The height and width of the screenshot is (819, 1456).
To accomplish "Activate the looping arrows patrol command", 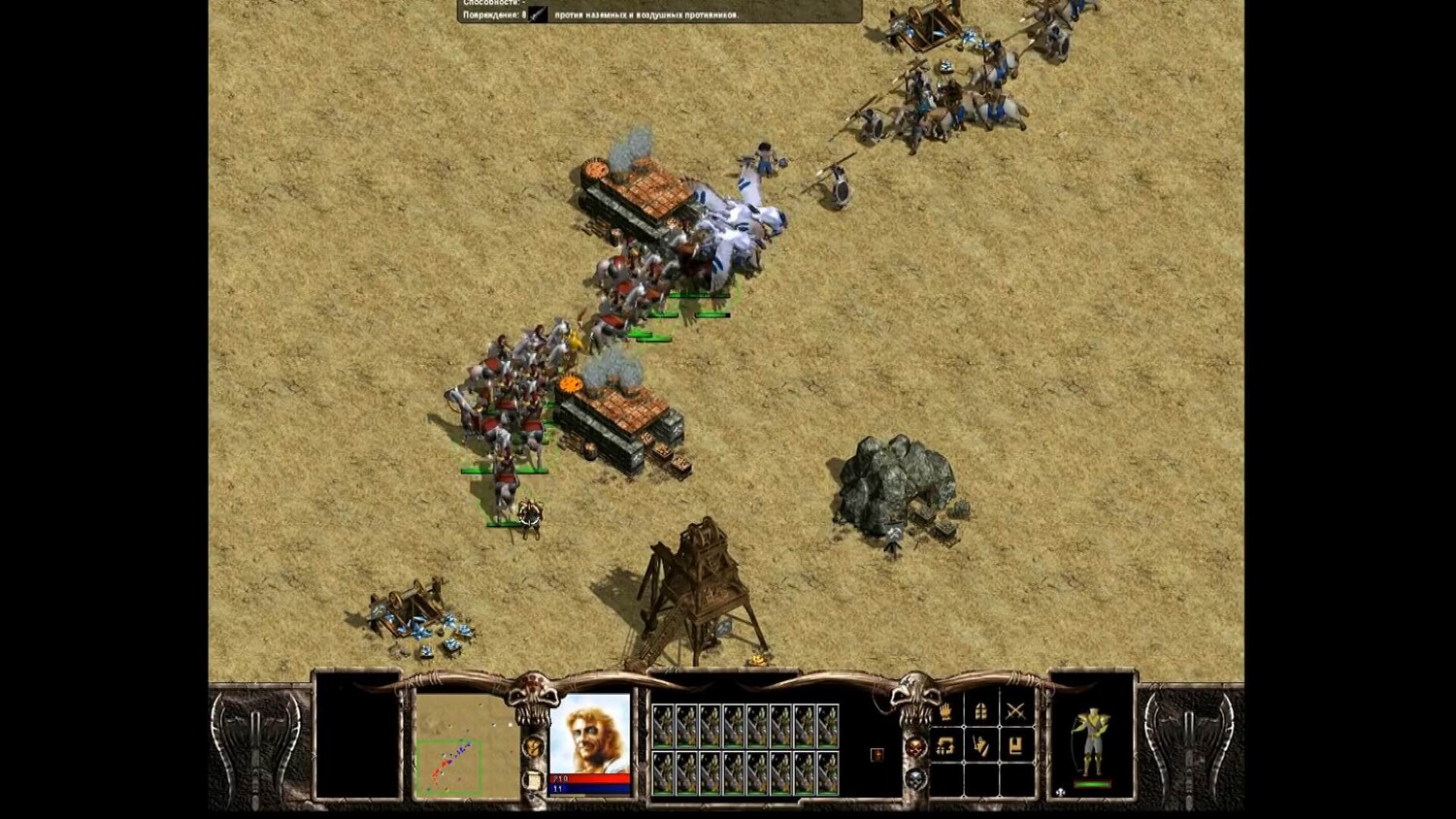I will coord(946,746).
